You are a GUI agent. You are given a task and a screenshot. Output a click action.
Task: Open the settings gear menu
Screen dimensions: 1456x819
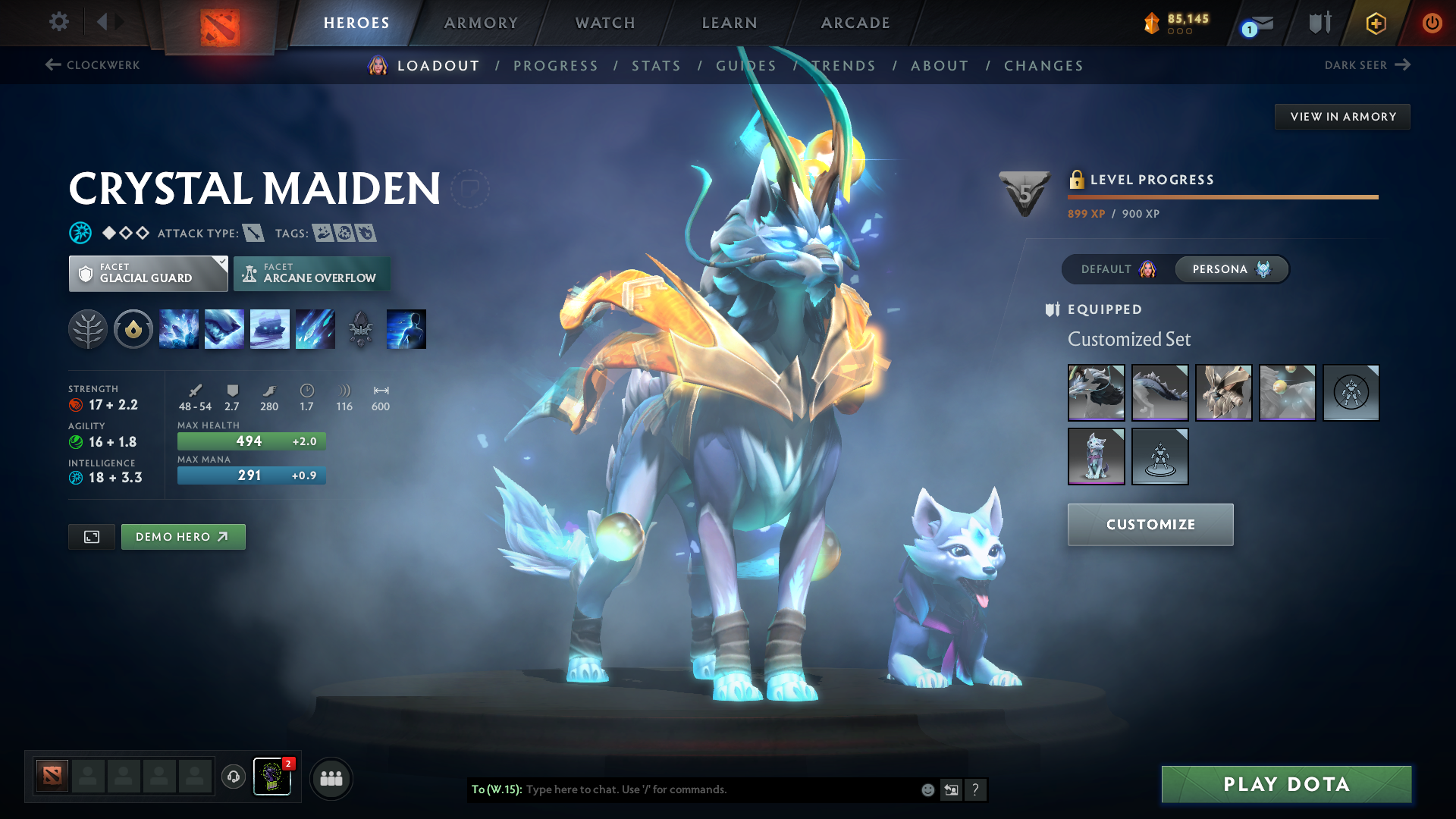point(58,23)
